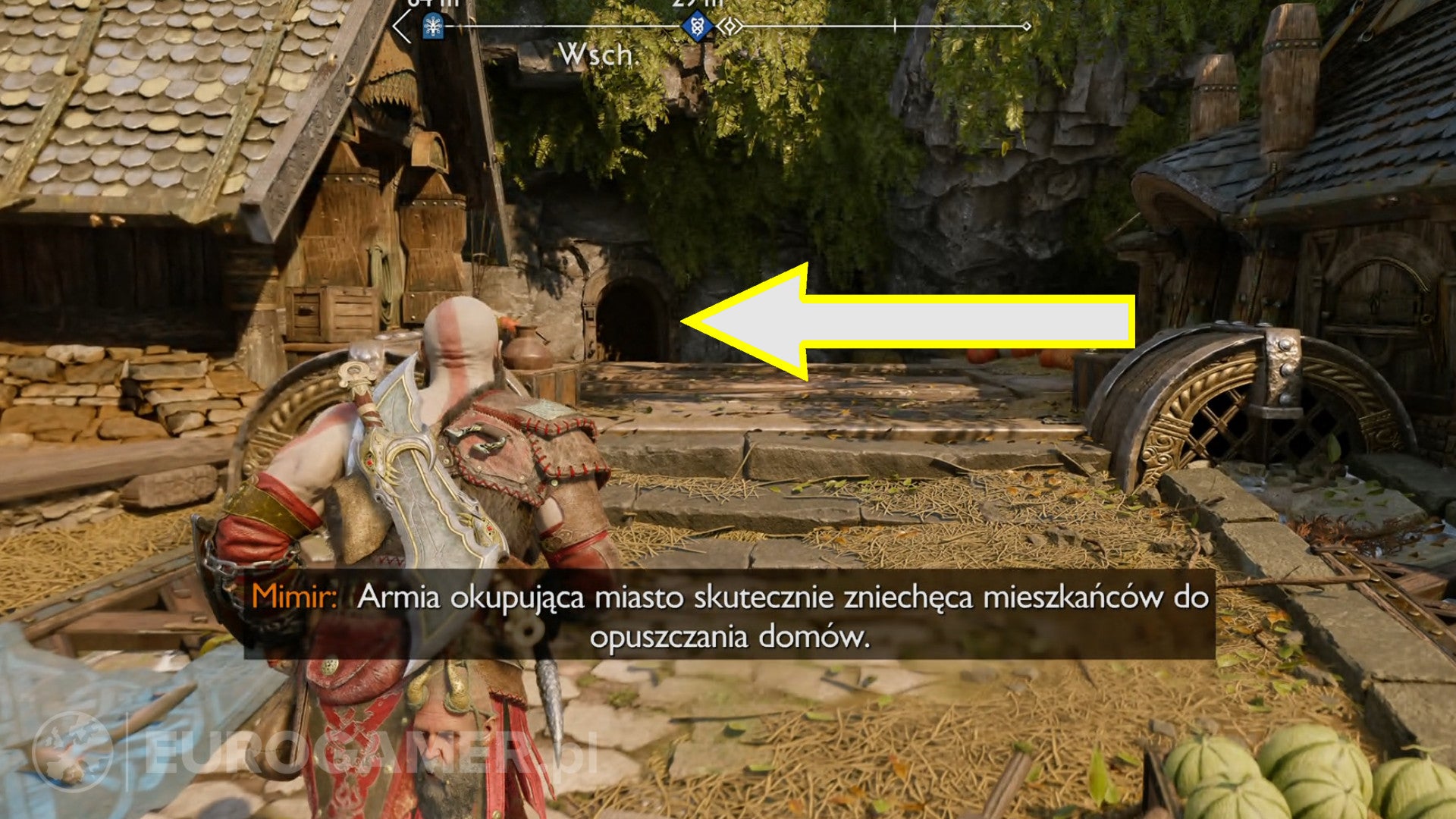
Task: Click the blue quest diamond icon on compass
Action: click(697, 26)
